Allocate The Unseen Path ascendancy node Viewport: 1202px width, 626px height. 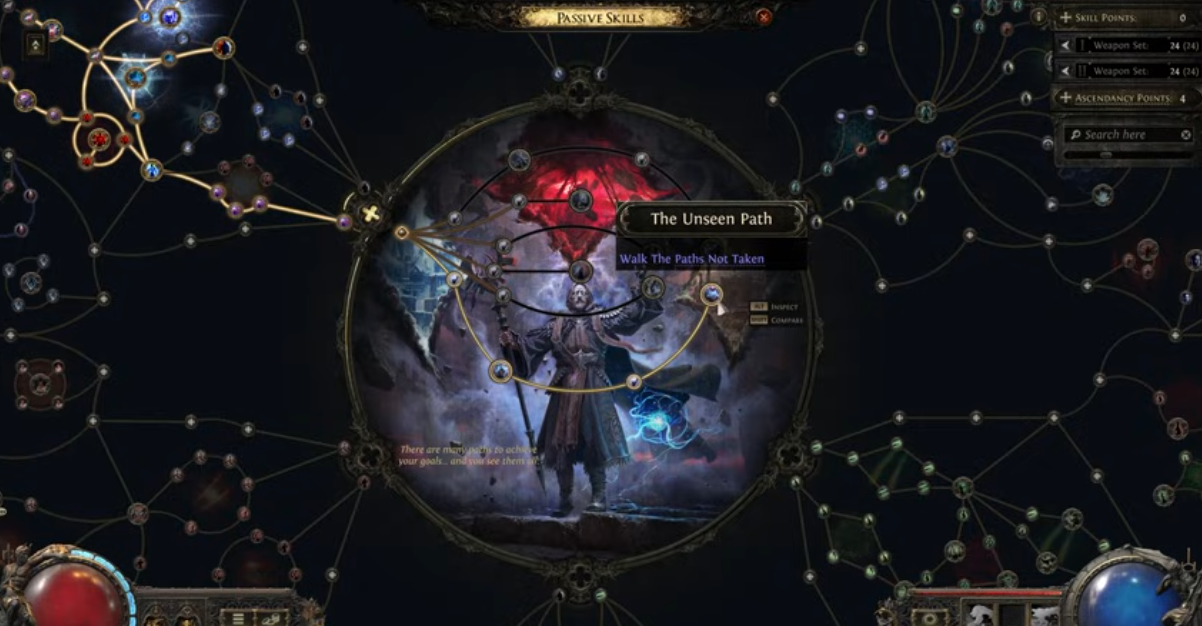(711, 294)
